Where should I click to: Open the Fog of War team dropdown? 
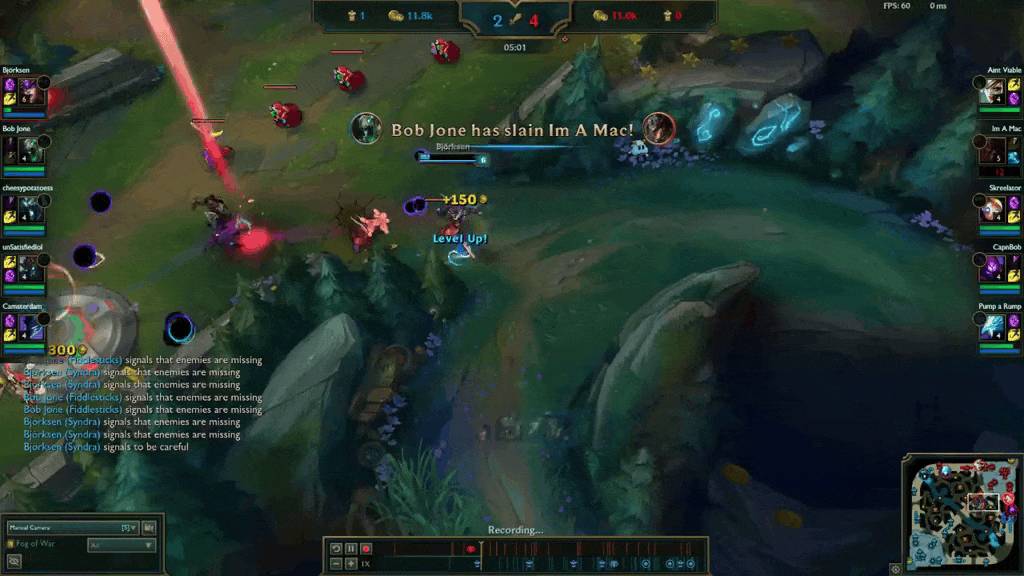[x=122, y=545]
